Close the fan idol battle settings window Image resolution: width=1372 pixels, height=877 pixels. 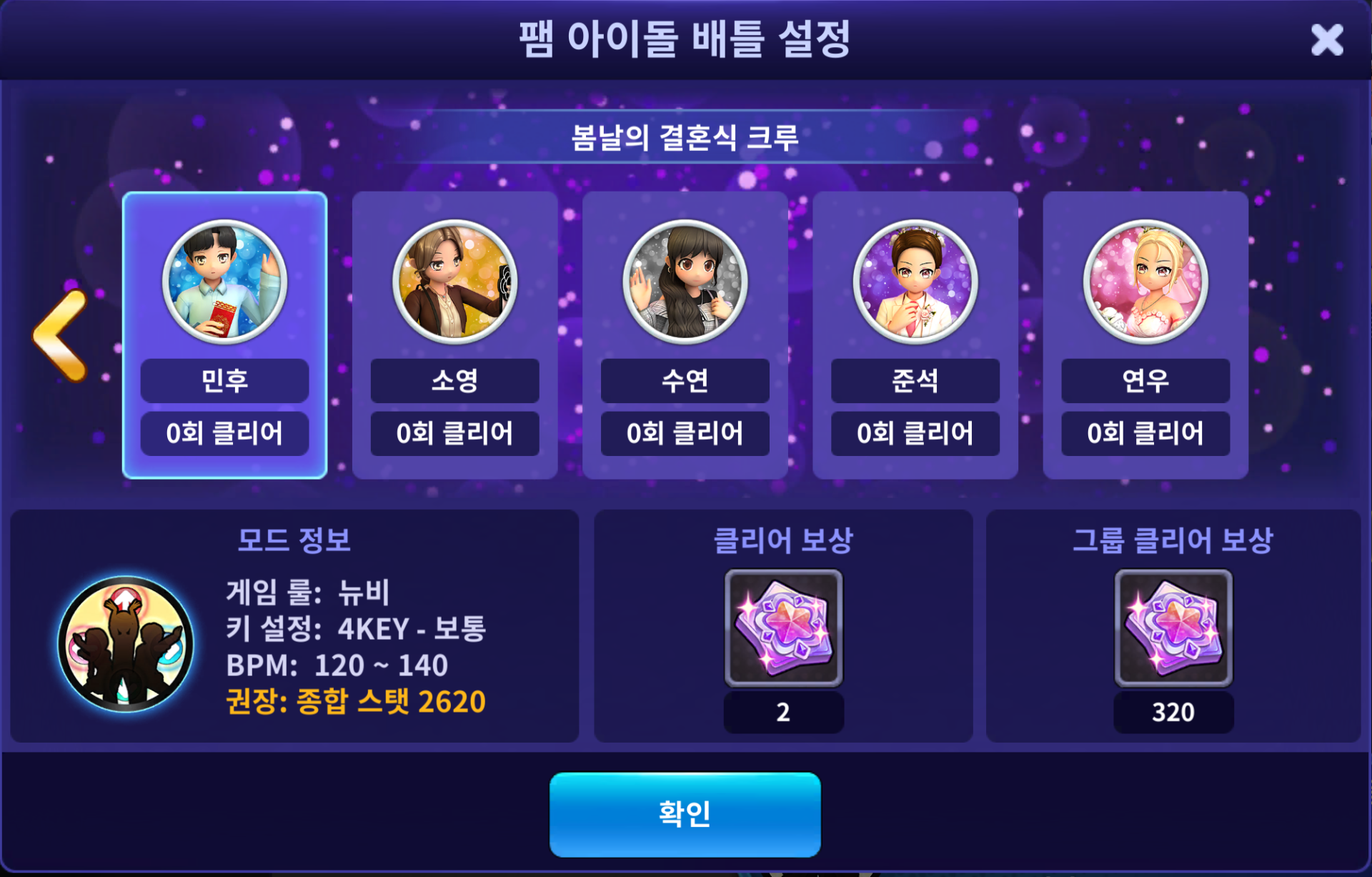pyautogui.click(x=1326, y=40)
